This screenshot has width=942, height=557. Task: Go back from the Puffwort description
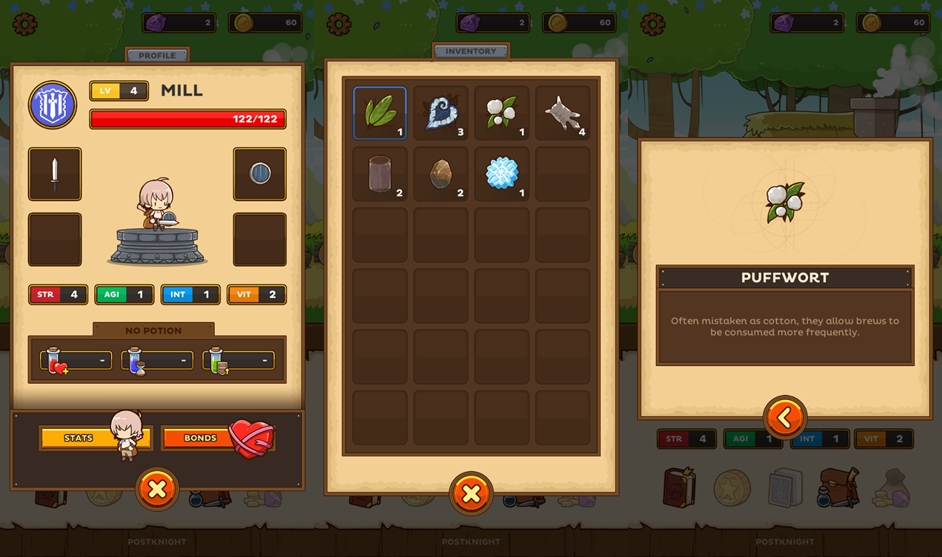pos(785,417)
